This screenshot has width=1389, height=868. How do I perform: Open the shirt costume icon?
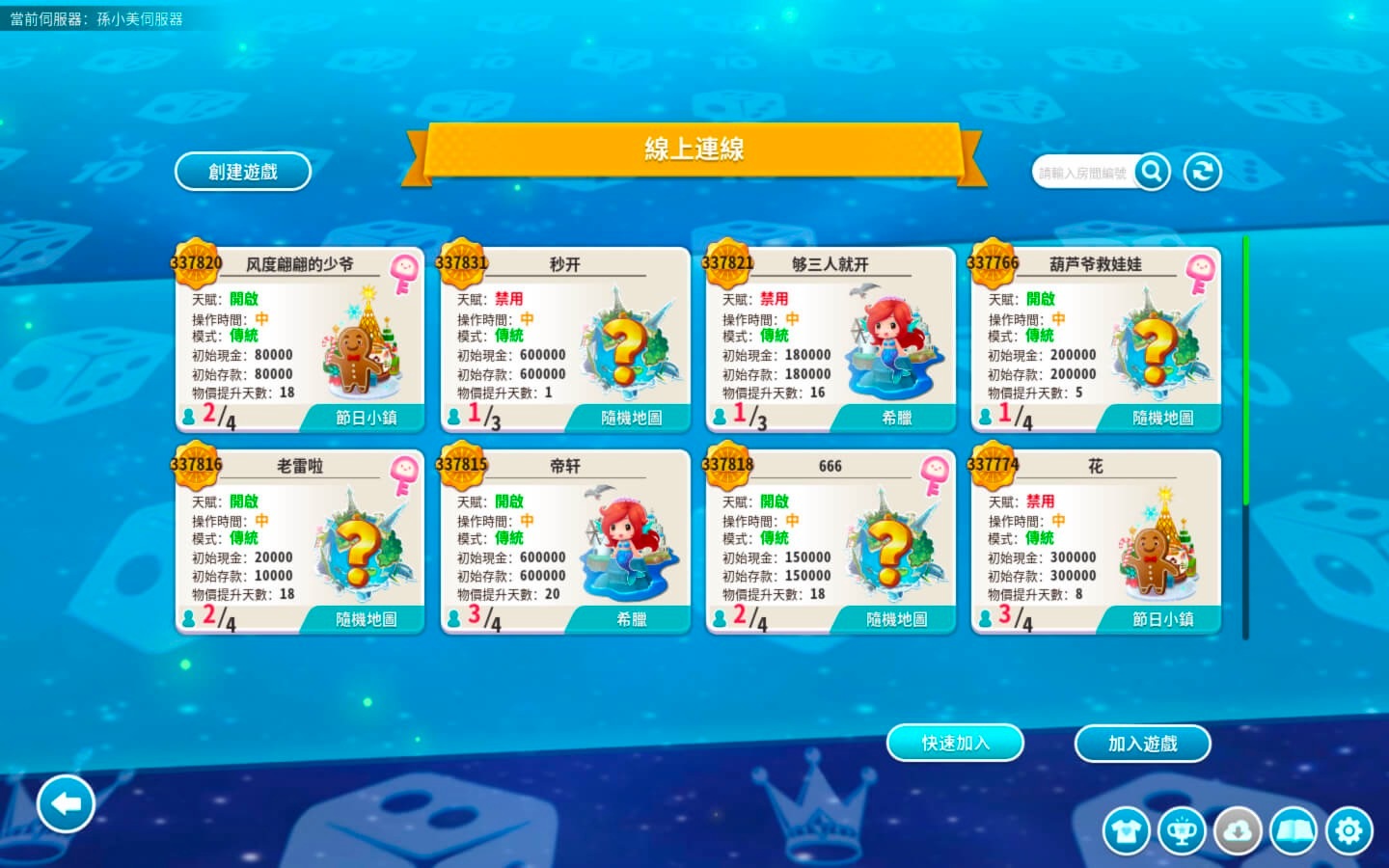pyautogui.click(x=1127, y=830)
